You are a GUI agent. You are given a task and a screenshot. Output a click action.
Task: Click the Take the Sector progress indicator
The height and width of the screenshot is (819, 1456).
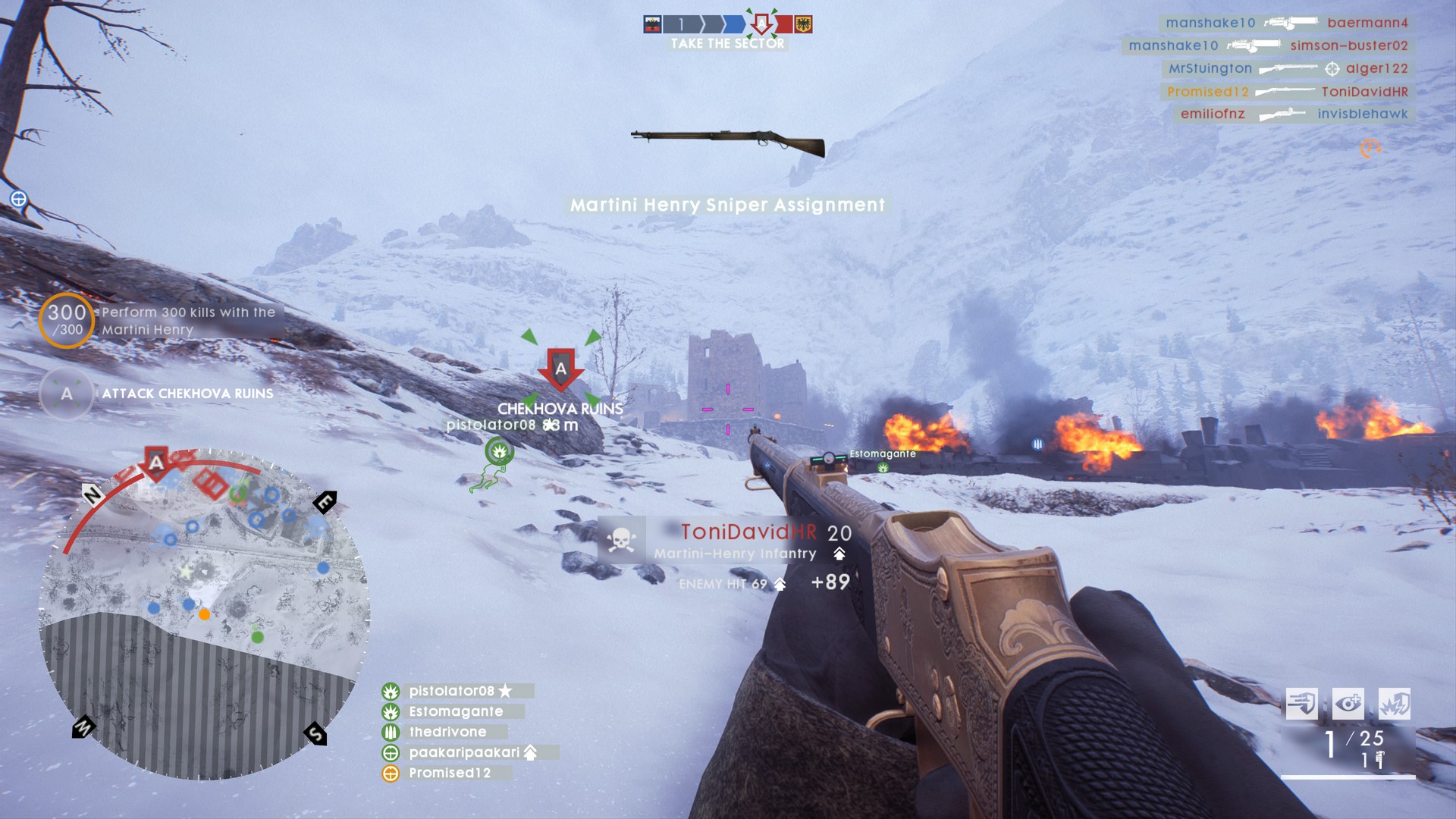coord(727,32)
